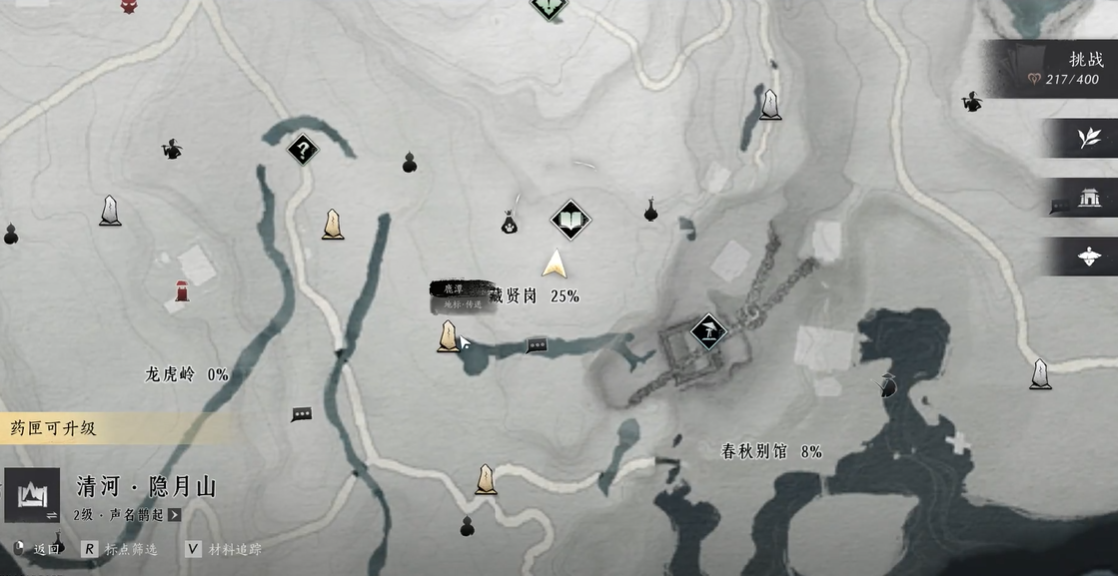Select the diamond marker at the walled compound
The width and height of the screenshot is (1118, 576).
coord(708,331)
